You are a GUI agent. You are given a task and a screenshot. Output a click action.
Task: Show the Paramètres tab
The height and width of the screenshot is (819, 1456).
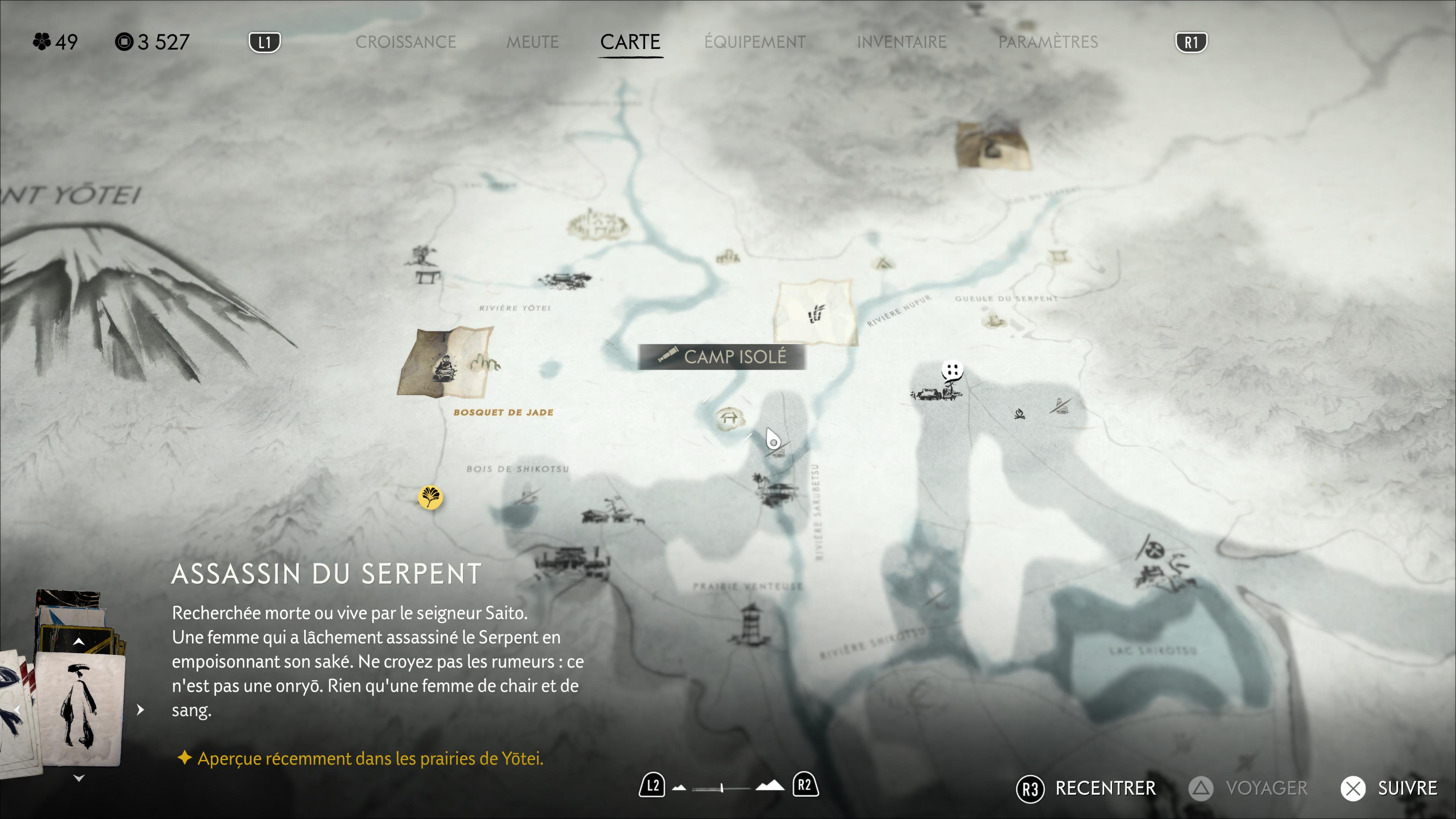[x=1047, y=42]
